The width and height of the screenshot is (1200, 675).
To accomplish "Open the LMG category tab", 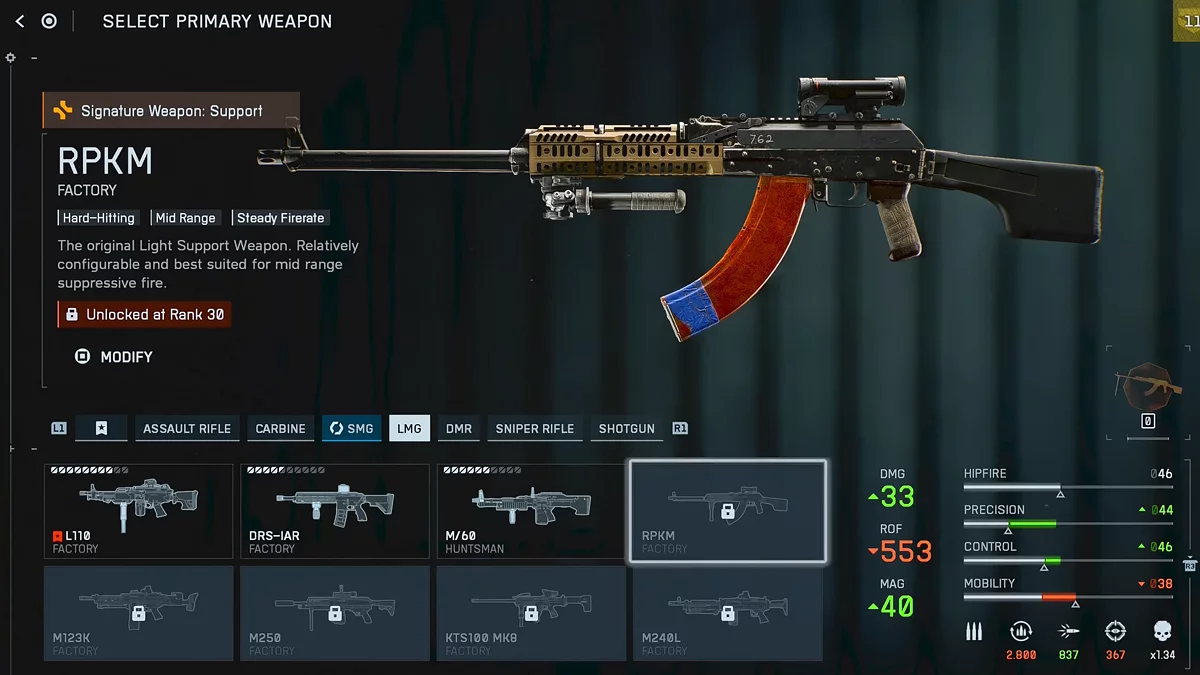I will (x=409, y=428).
